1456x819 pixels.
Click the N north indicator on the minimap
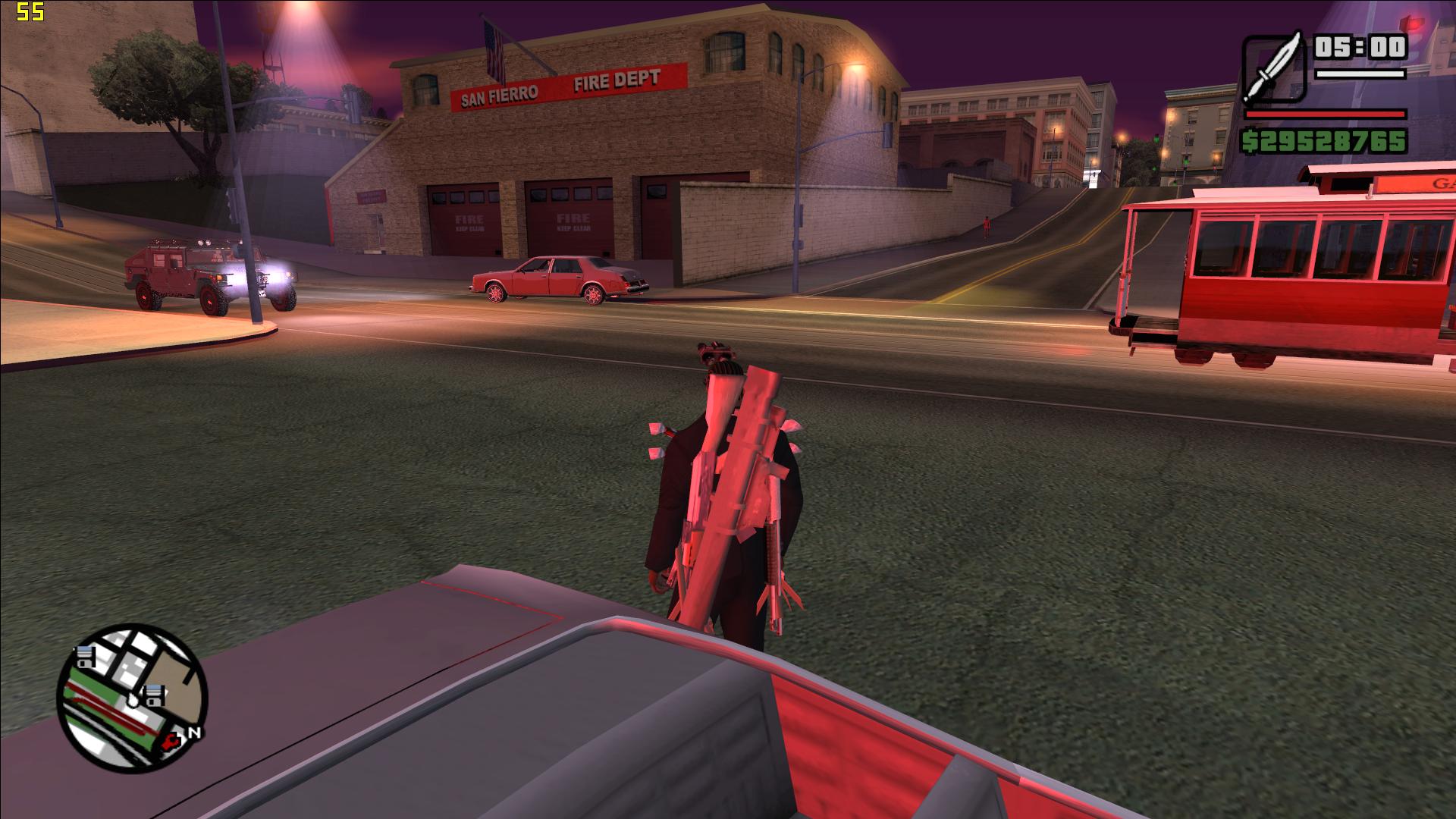tap(195, 732)
